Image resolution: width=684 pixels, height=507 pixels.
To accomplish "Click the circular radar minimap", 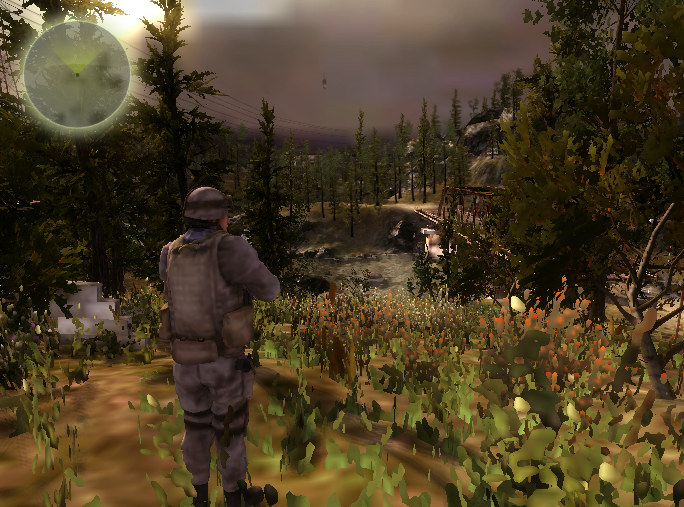I will [77, 75].
